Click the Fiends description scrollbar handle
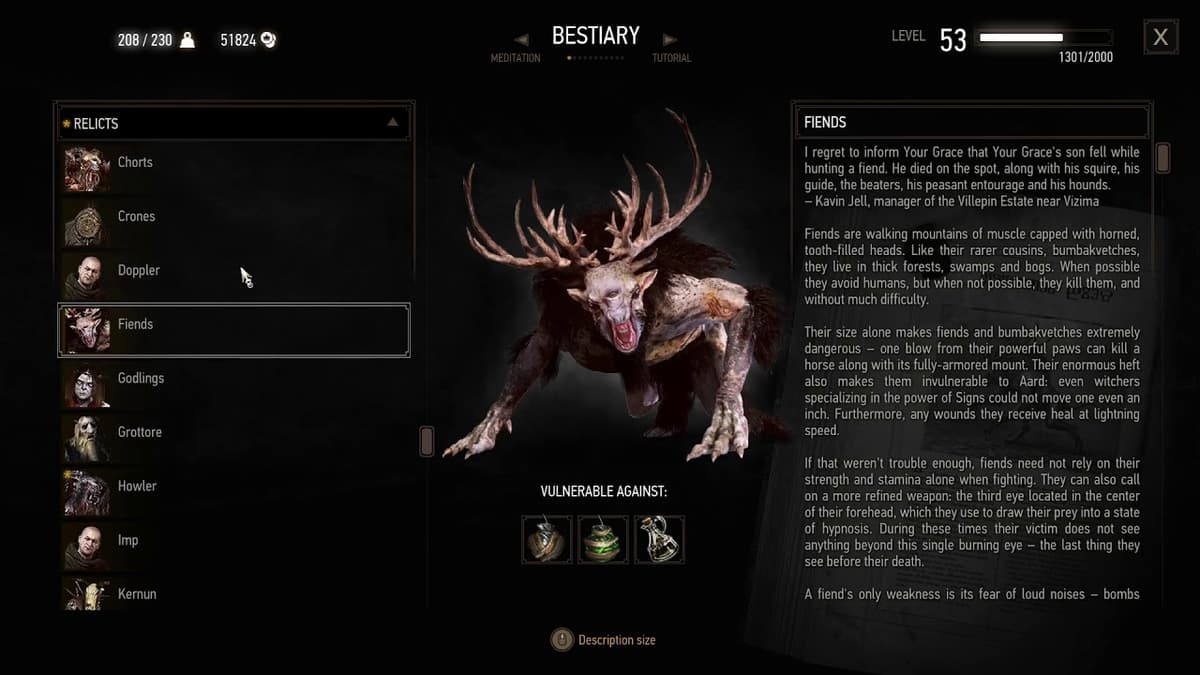 pyautogui.click(x=1163, y=158)
